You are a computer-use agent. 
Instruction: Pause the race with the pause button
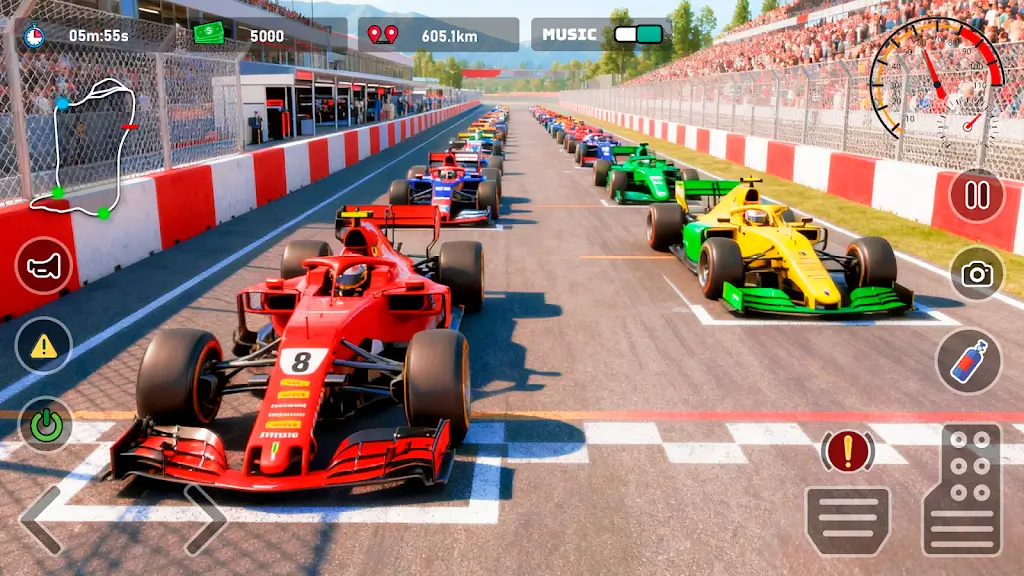click(x=976, y=196)
